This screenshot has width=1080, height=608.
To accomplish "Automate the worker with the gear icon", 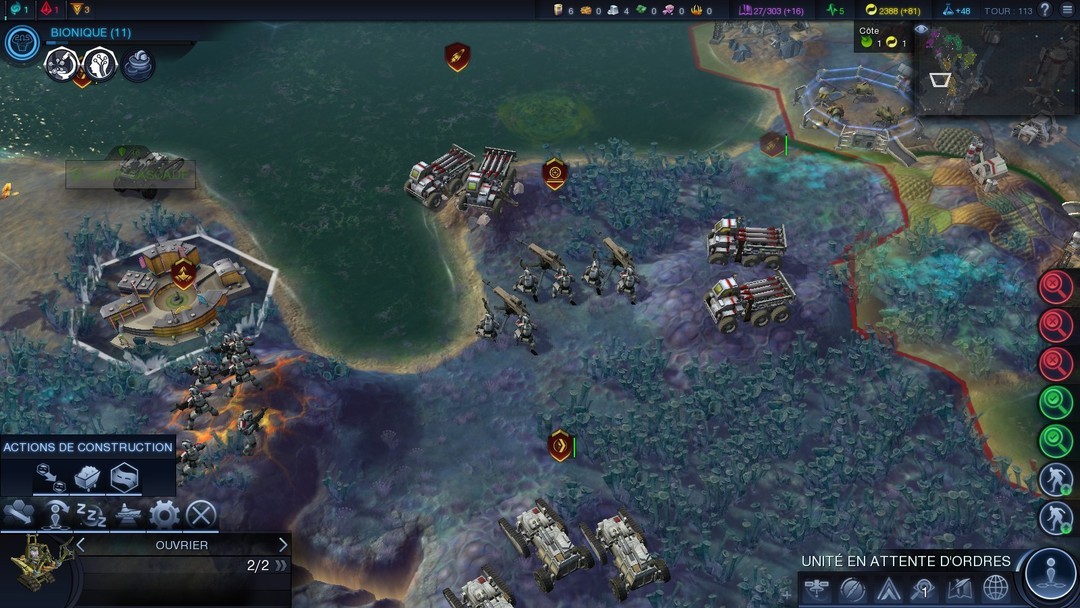I will point(164,515).
